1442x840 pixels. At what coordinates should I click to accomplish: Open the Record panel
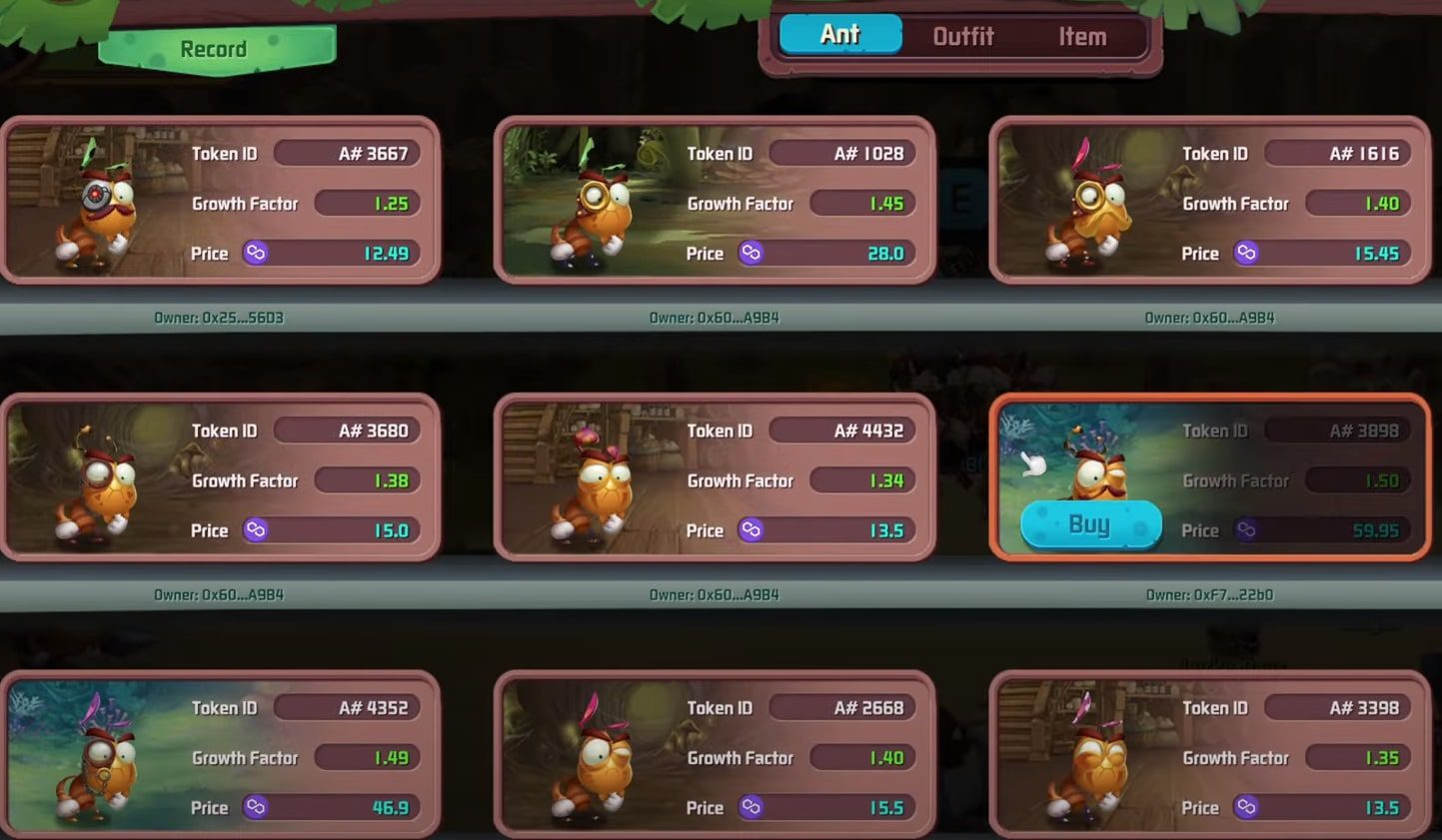[215, 49]
